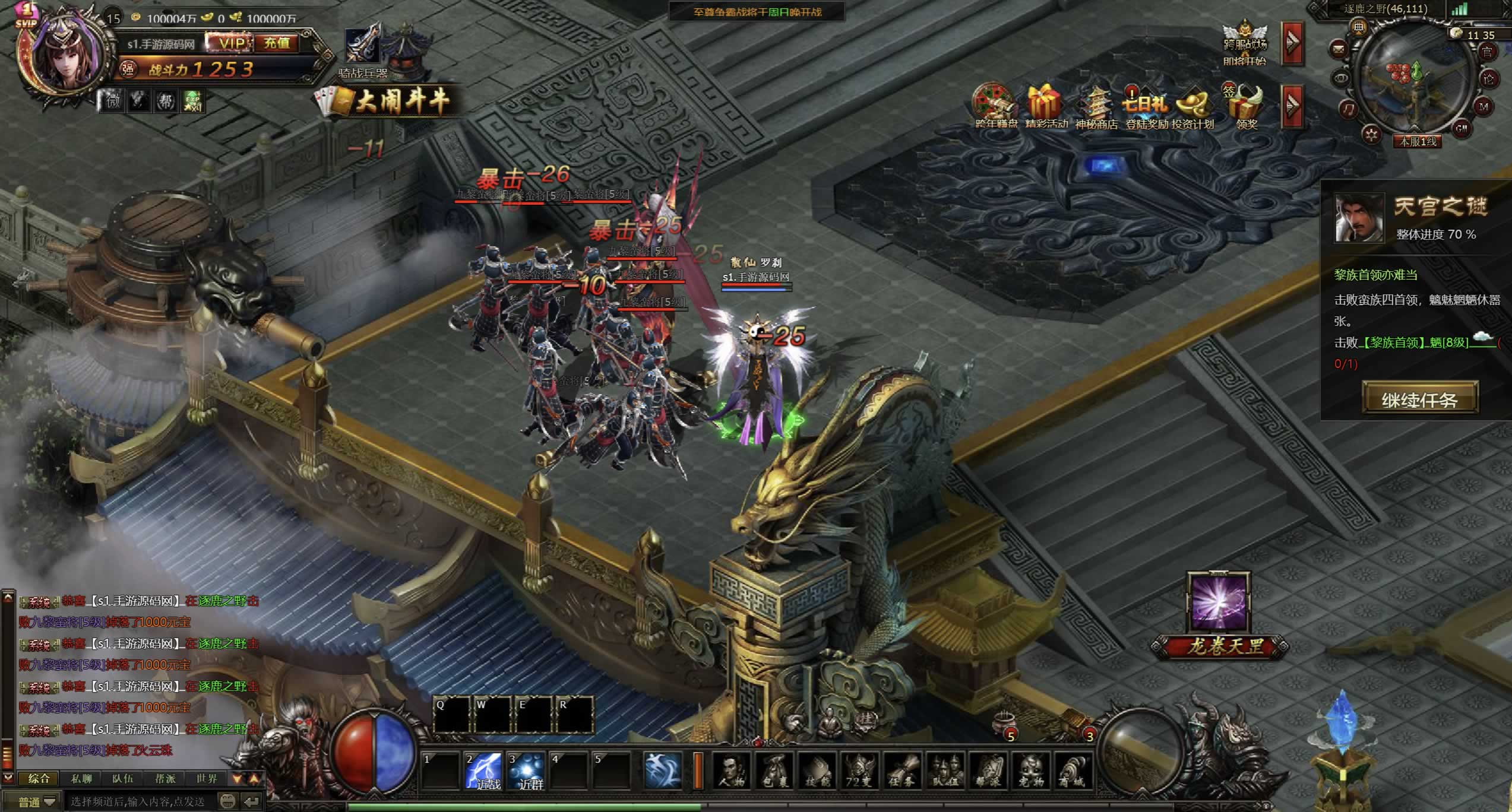Open the 人物 character panel
The height and width of the screenshot is (812, 1512).
click(x=731, y=770)
